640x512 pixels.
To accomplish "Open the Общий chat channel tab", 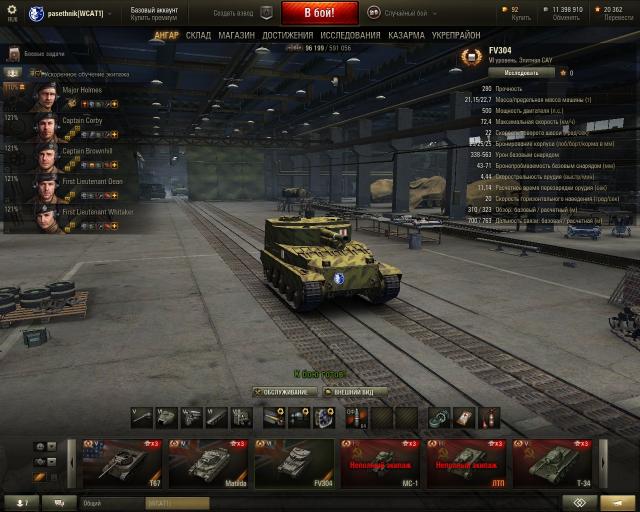I will (x=92, y=503).
